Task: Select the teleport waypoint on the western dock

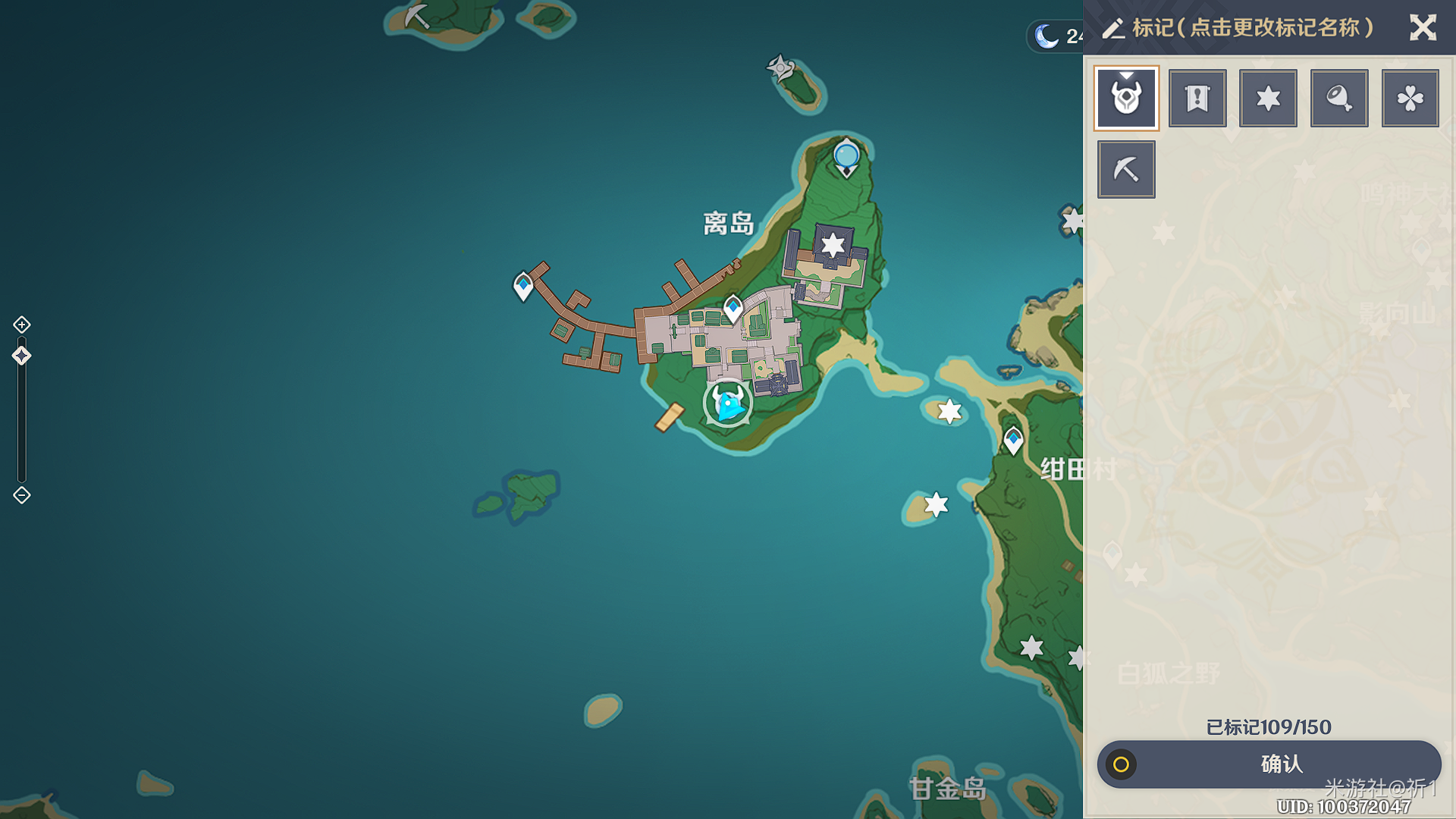Action: 523,286
